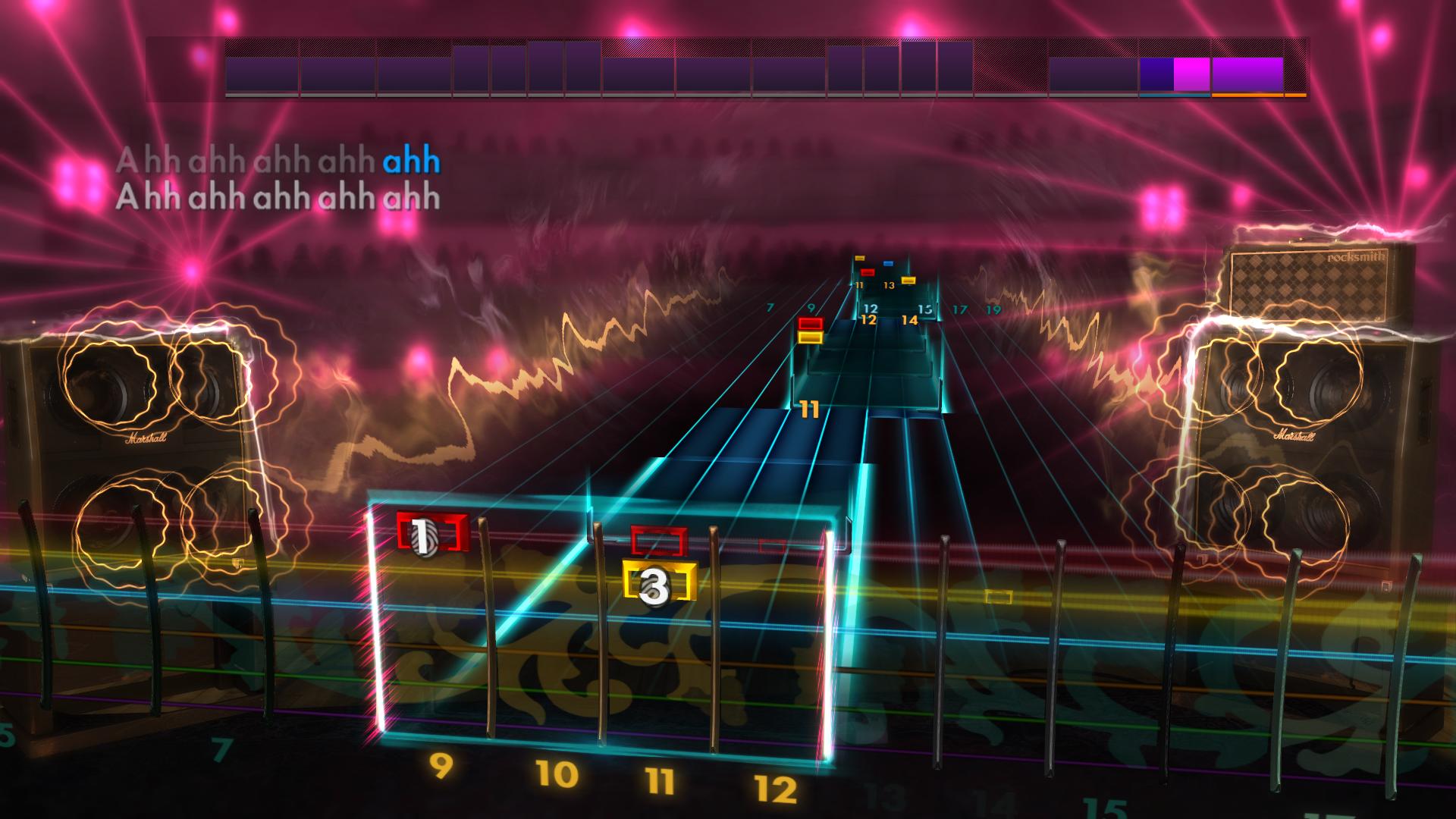Click the Rocksmith amp head logo
Screen dimensions: 1456x819
coord(1357,258)
